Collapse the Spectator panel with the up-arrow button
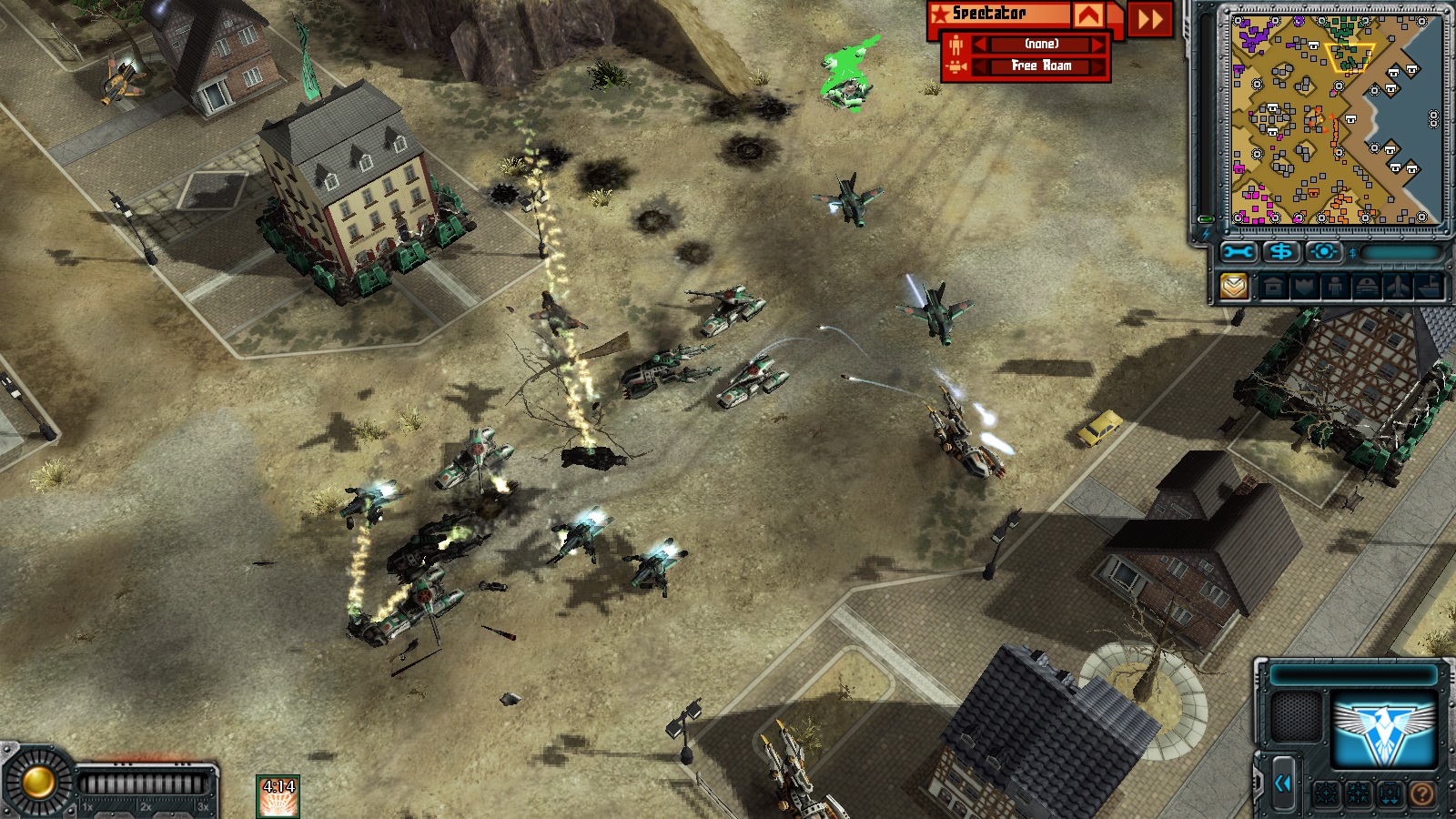The width and height of the screenshot is (1456, 819). pos(1088,15)
